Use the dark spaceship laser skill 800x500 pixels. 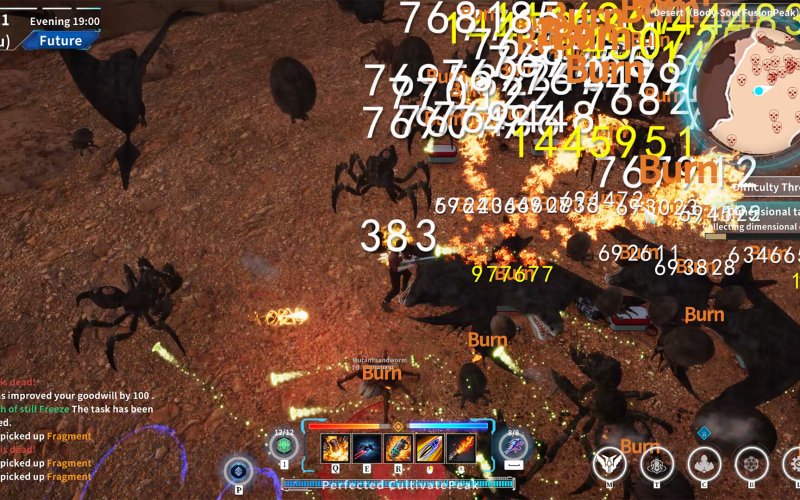366,449
